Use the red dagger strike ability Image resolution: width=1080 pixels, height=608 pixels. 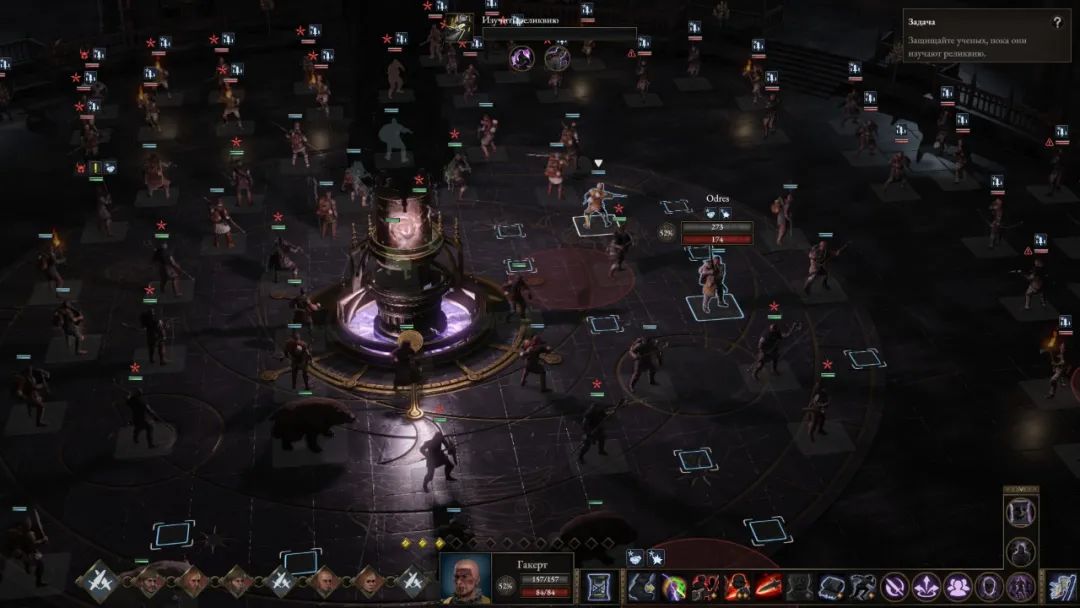click(x=768, y=586)
